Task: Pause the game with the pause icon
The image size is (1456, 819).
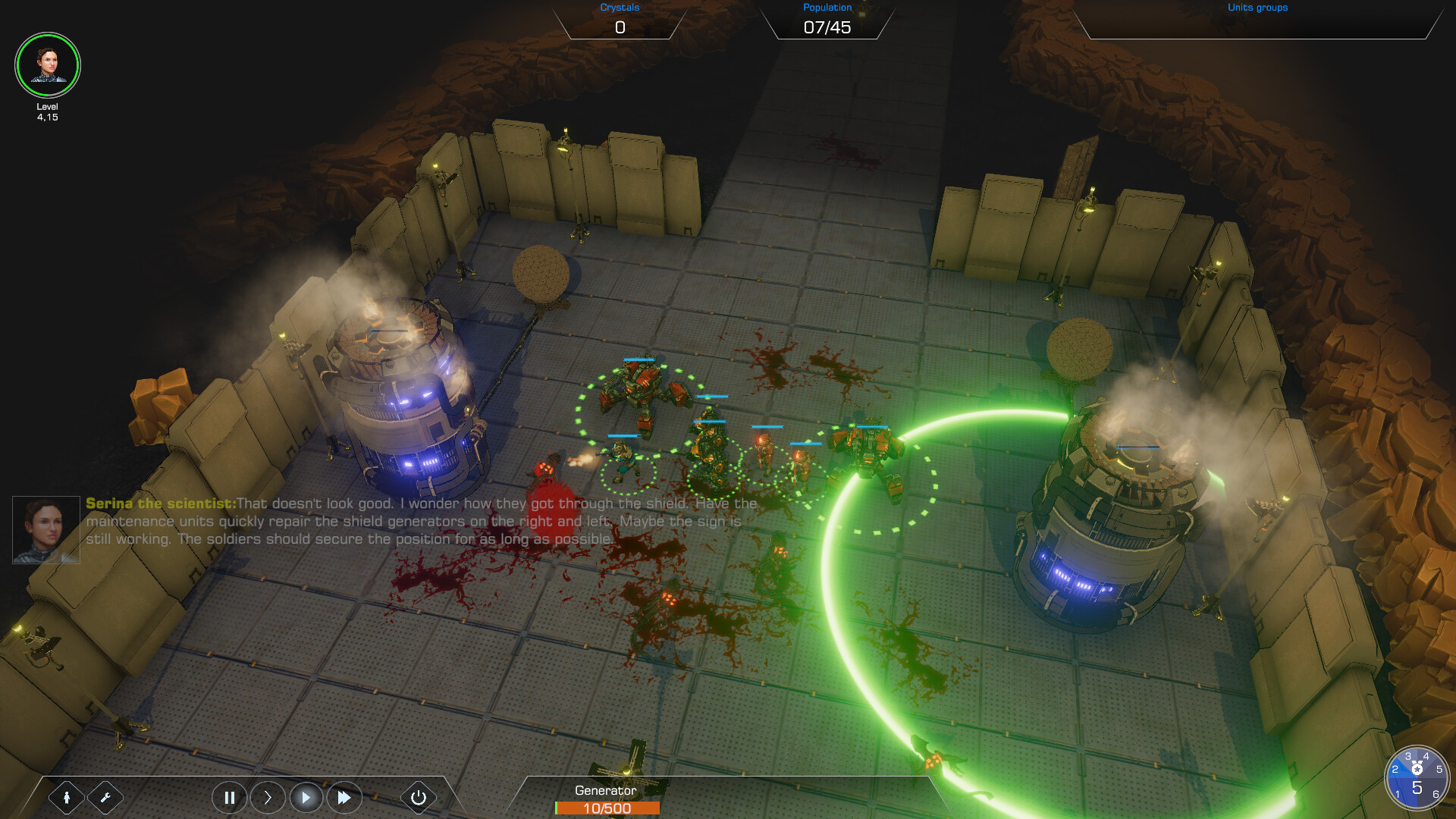Action: [230, 797]
